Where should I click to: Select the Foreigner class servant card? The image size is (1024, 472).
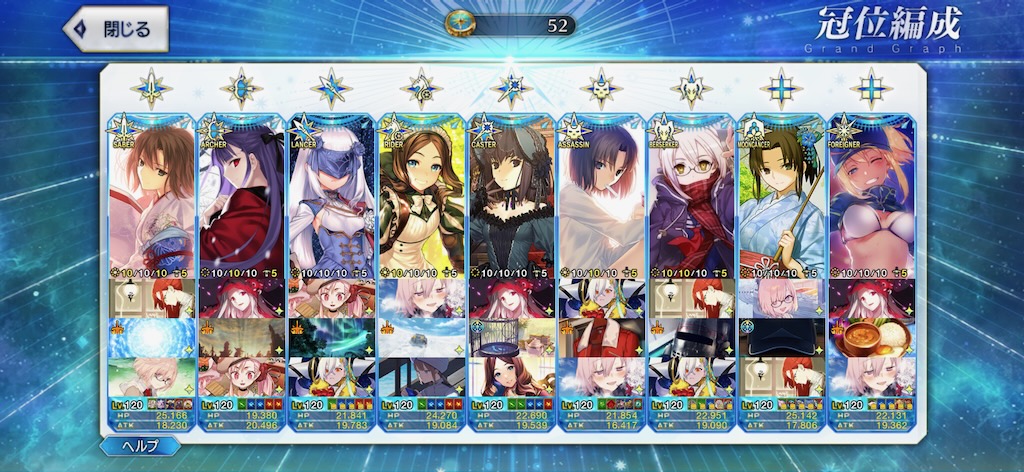[x=872, y=200]
